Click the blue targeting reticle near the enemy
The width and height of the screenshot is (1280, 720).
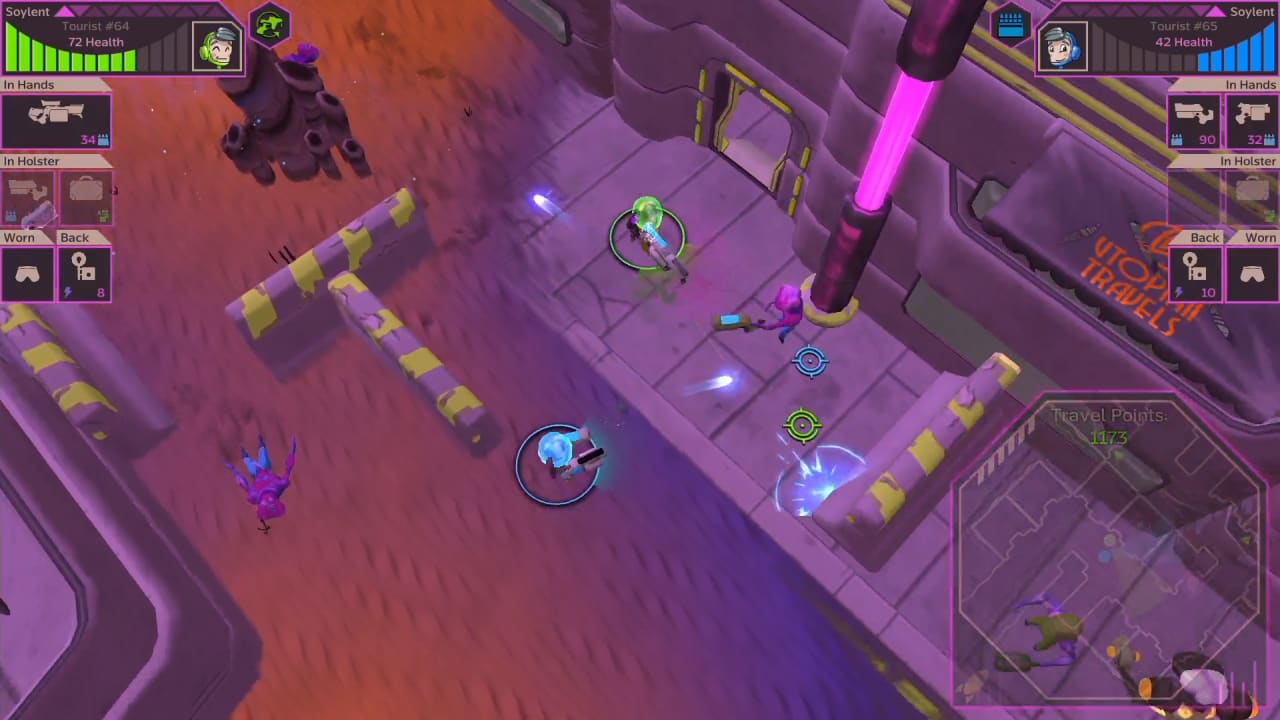pos(810,362)
